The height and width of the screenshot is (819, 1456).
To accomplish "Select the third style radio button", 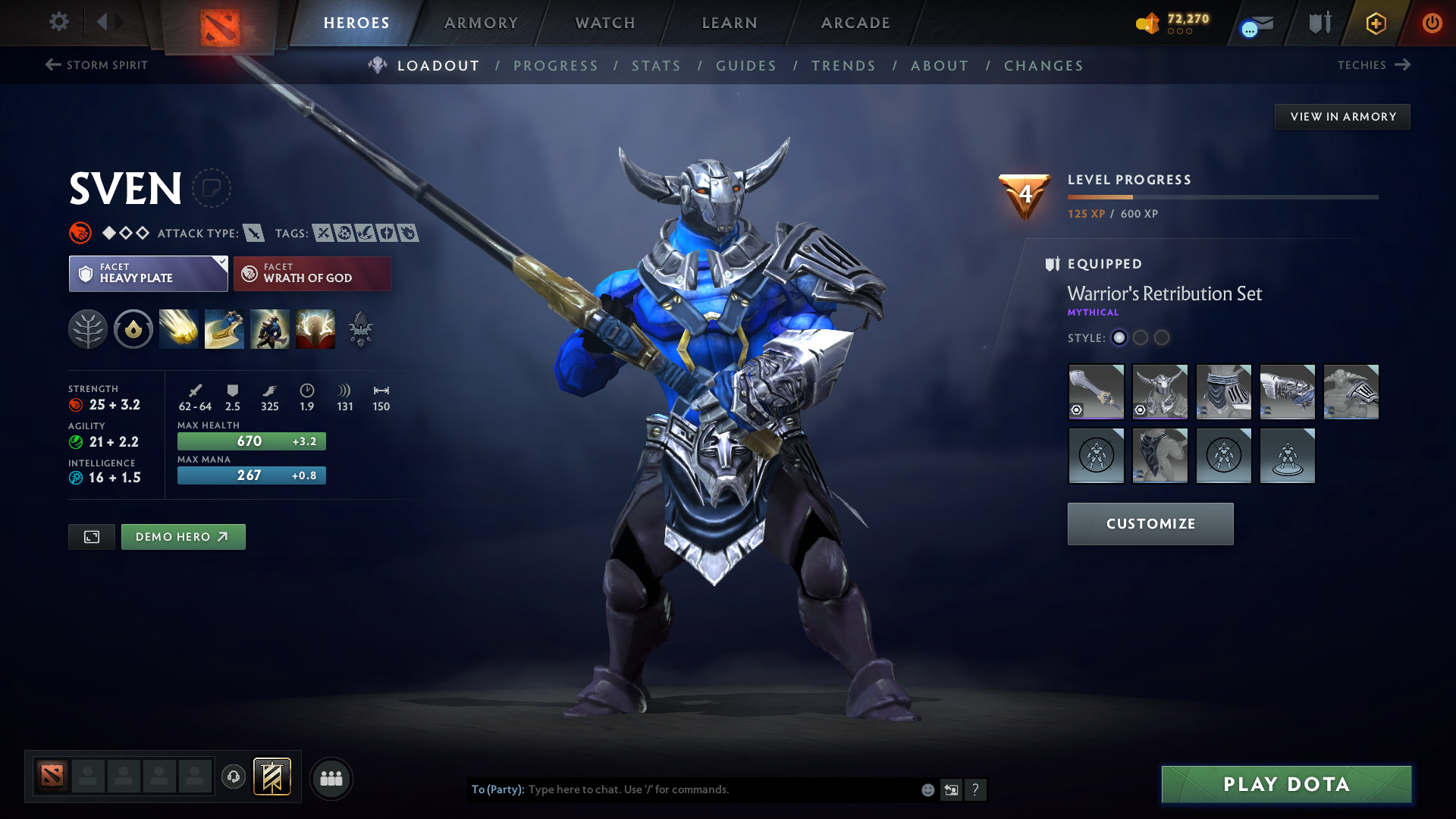I will tap(1161, 338).
